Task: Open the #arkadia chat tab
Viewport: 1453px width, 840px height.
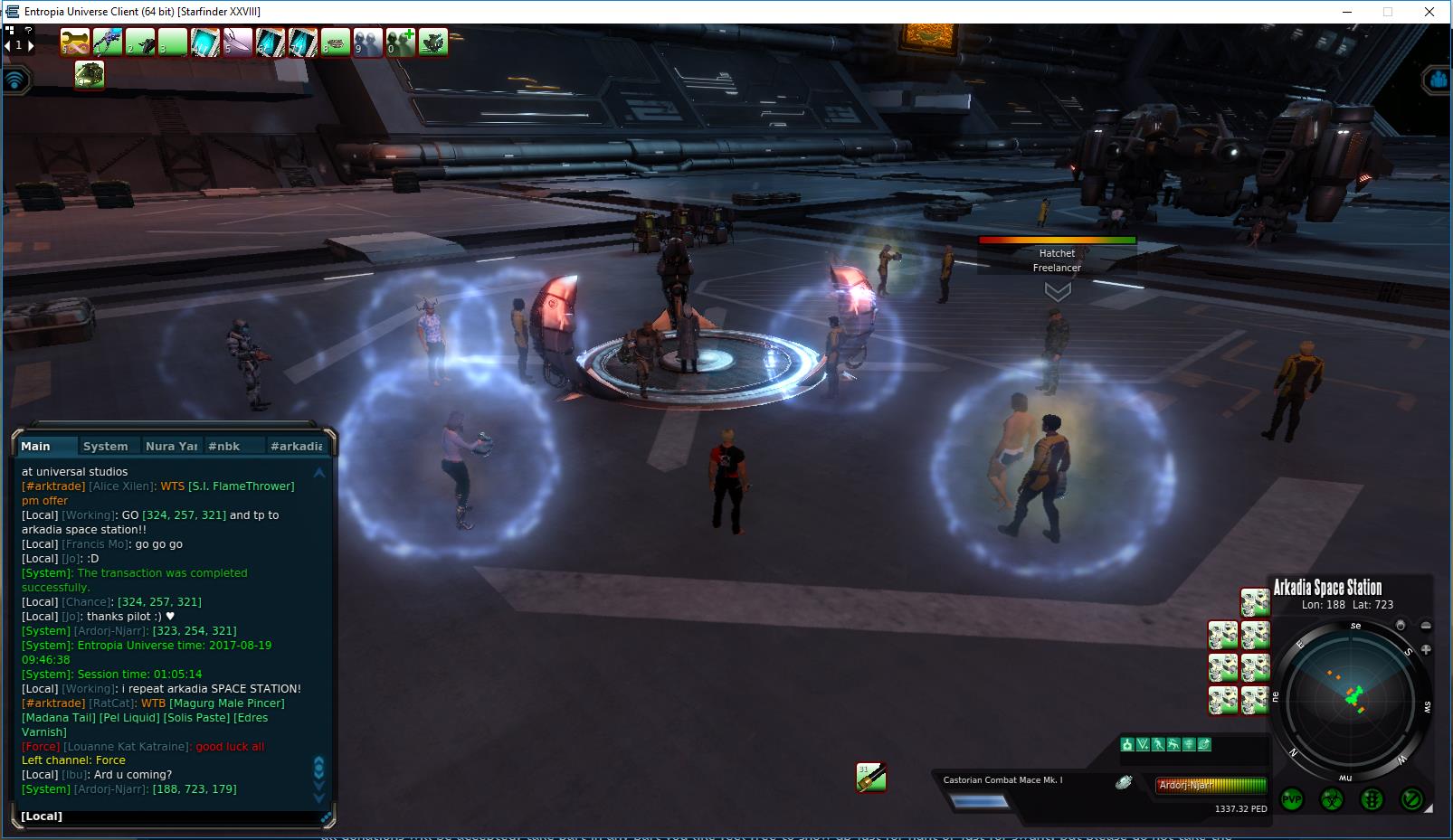Action: [296, 446]
